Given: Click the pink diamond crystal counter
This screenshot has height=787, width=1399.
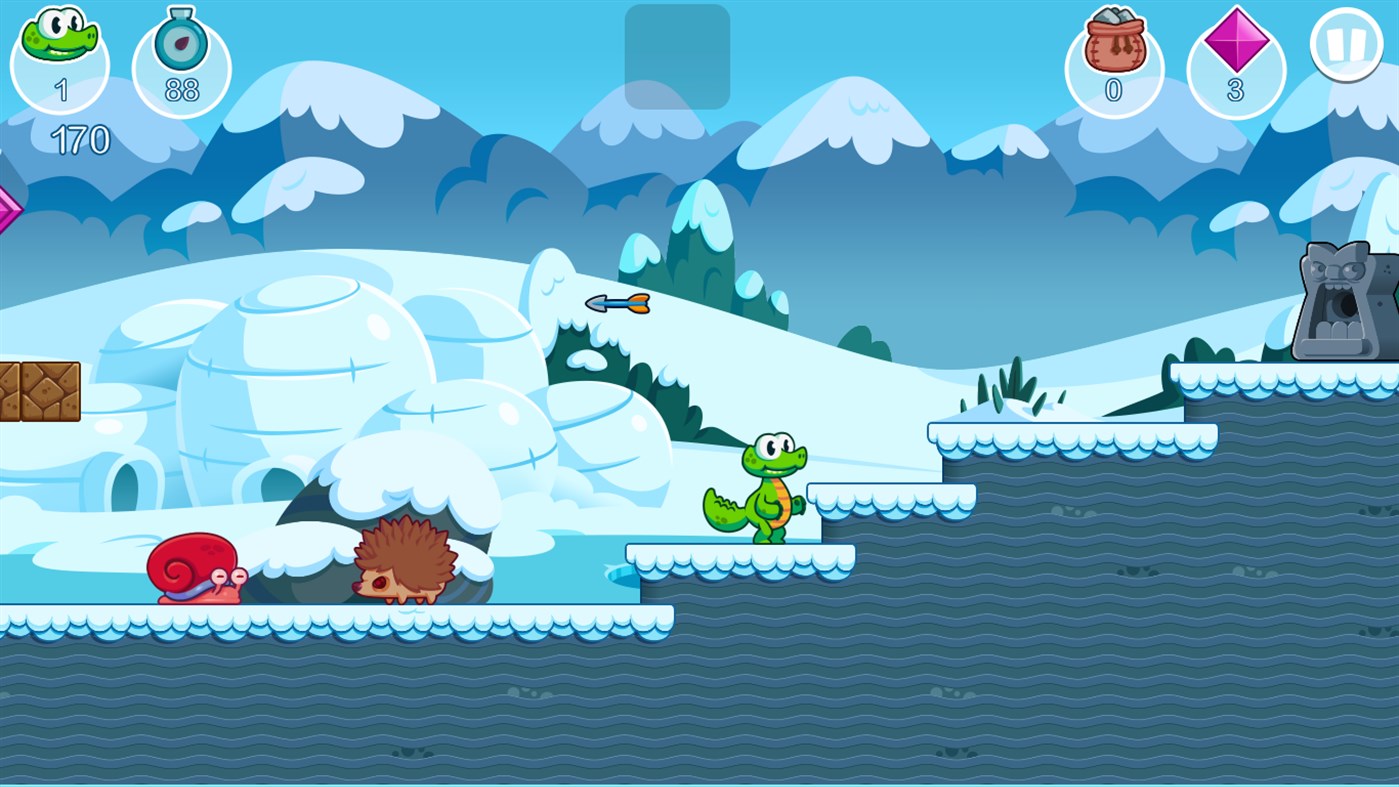Looking at the screenshot, I should click(1235, 42).
